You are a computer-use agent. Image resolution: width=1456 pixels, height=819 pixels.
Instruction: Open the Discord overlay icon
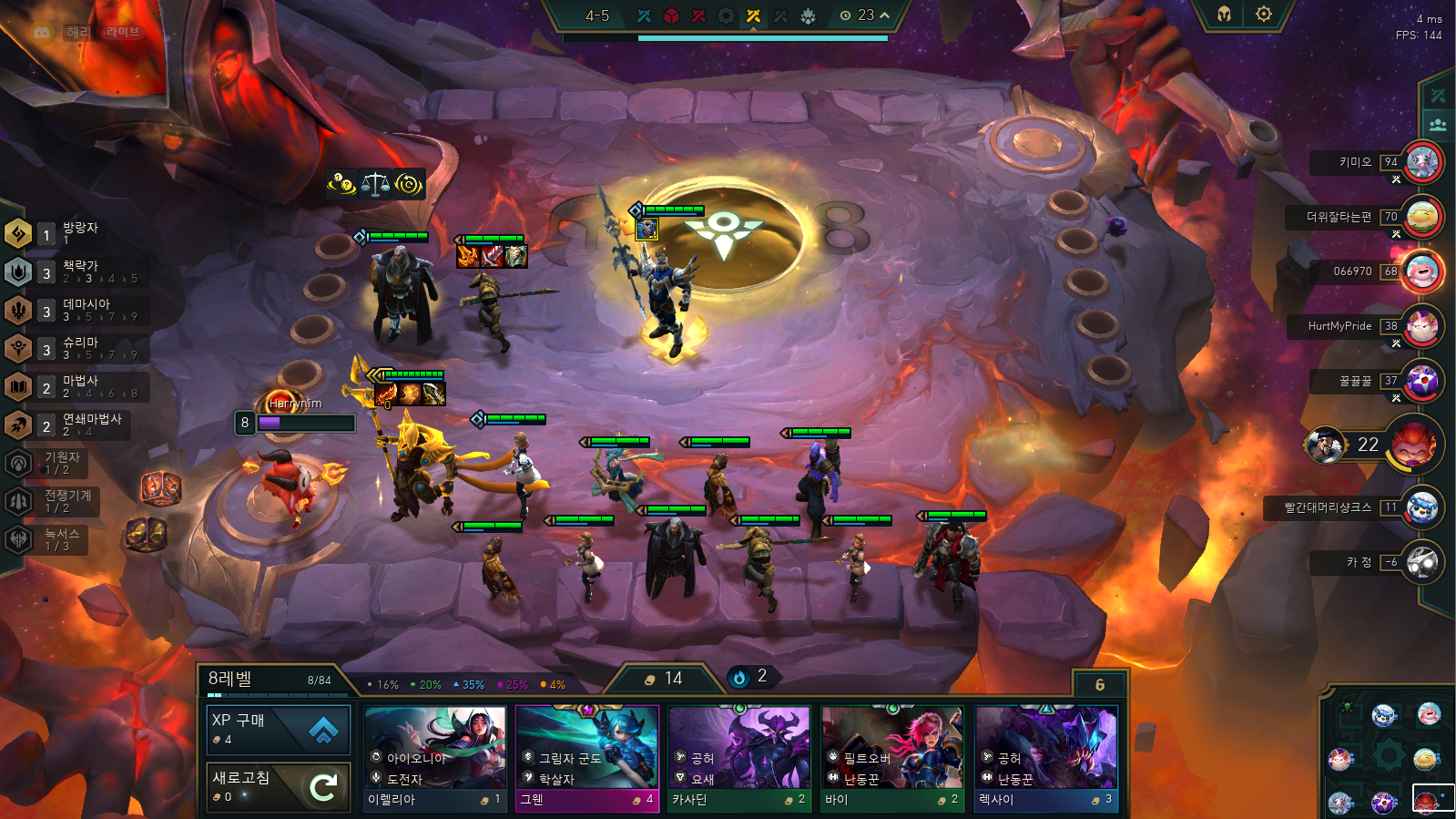coord(42,32)
